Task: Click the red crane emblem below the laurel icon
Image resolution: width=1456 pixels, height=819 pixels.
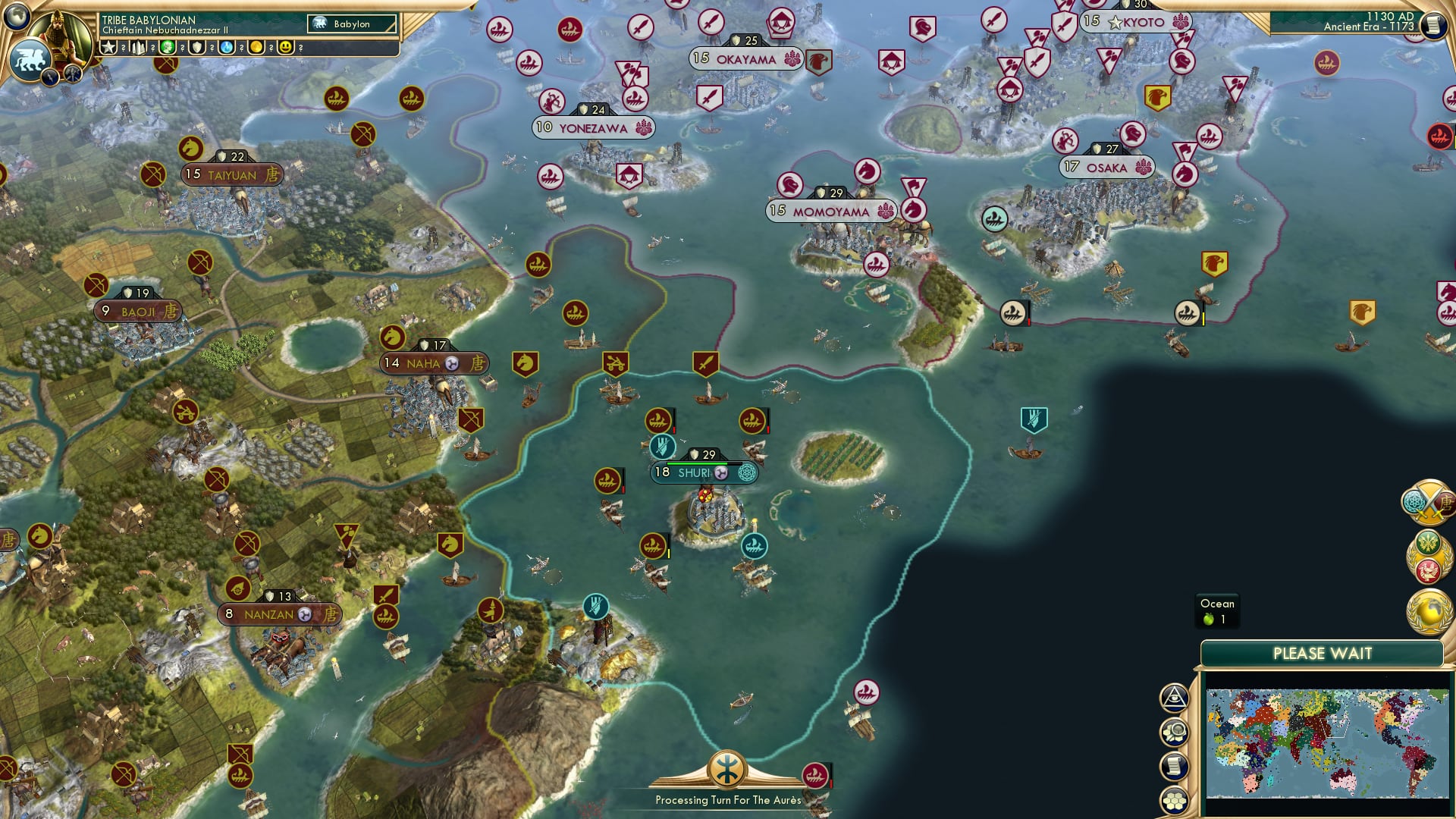Action: point(1428,570)
